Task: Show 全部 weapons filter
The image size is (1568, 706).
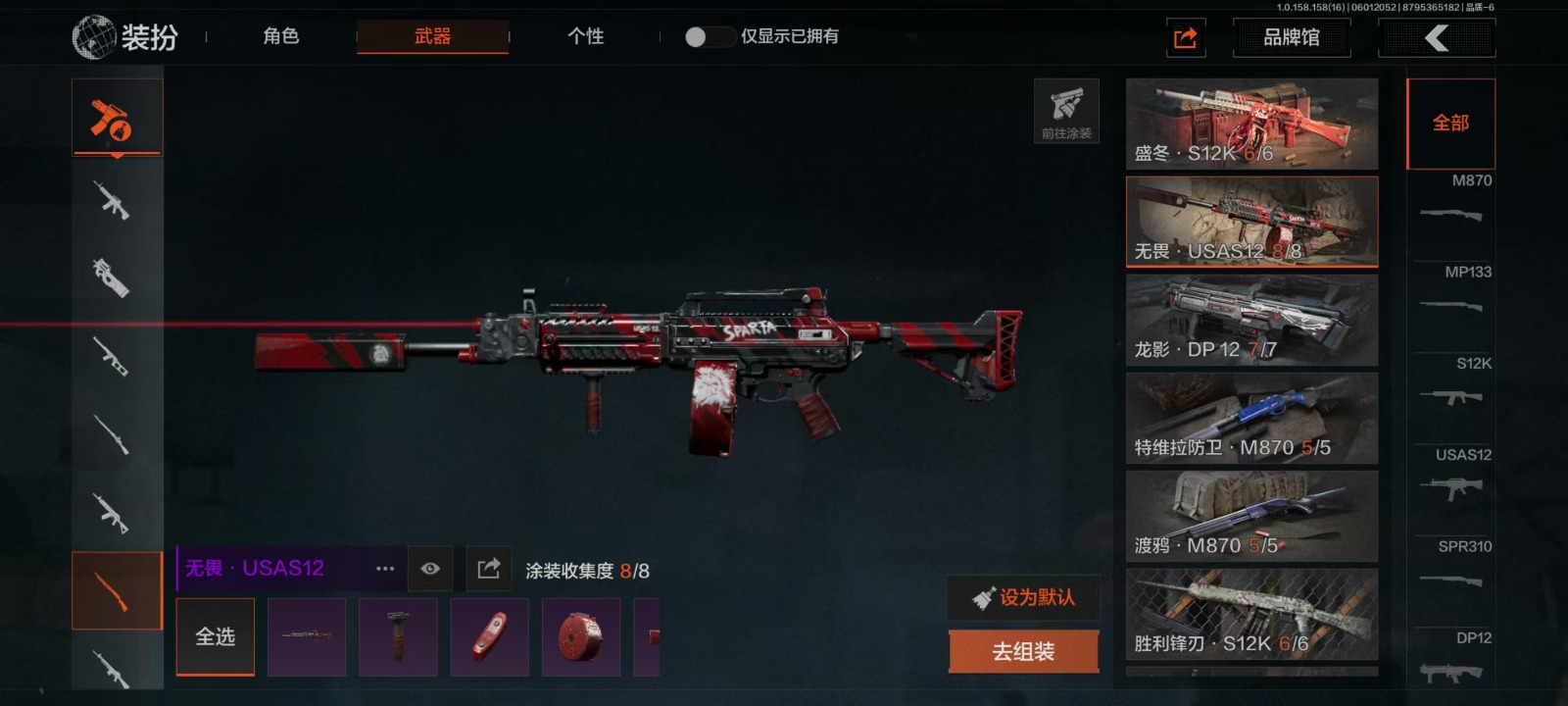Action: pos(1450,124)
